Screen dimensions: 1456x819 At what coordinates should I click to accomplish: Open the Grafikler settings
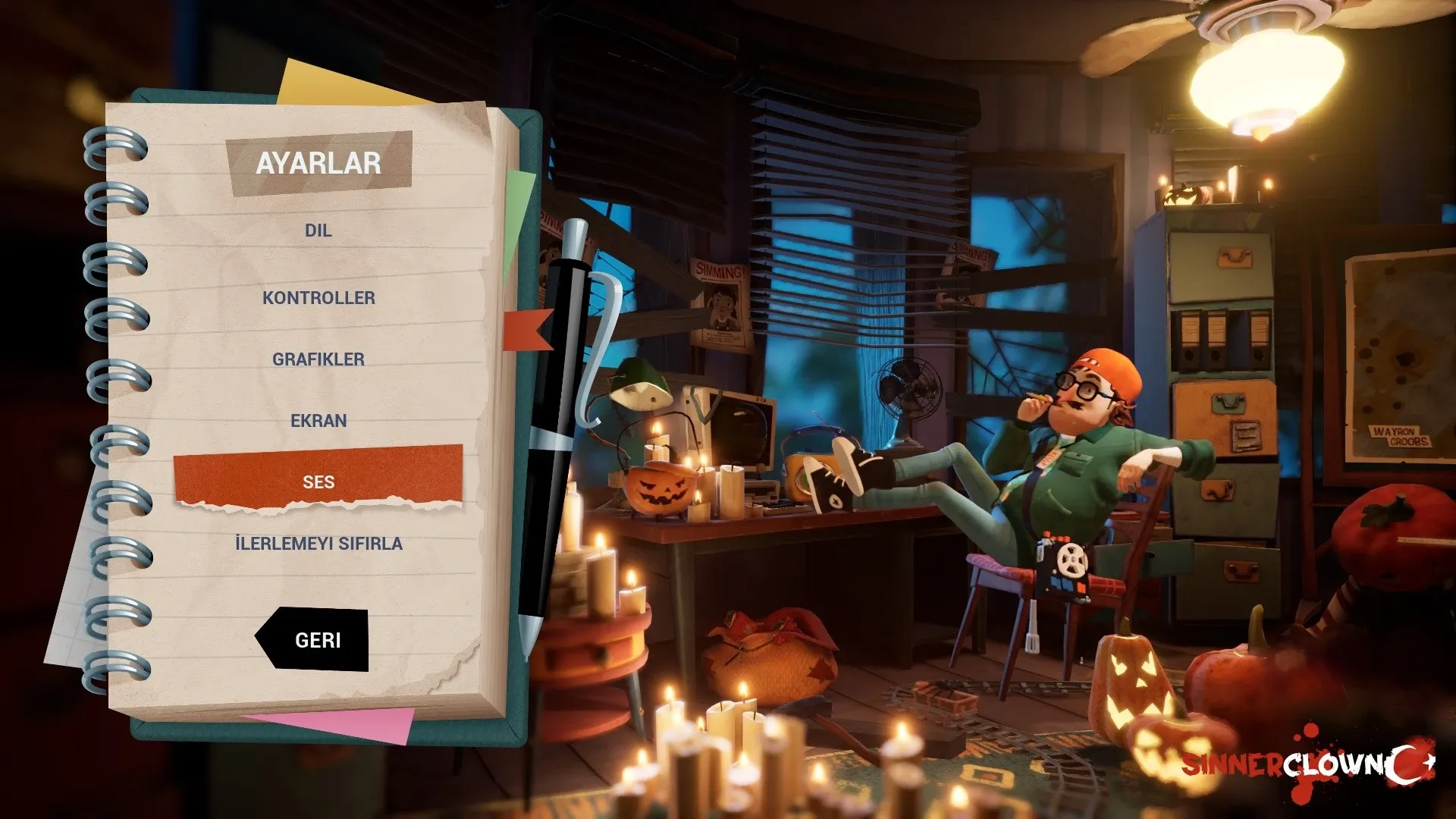[x=318, y=359]
